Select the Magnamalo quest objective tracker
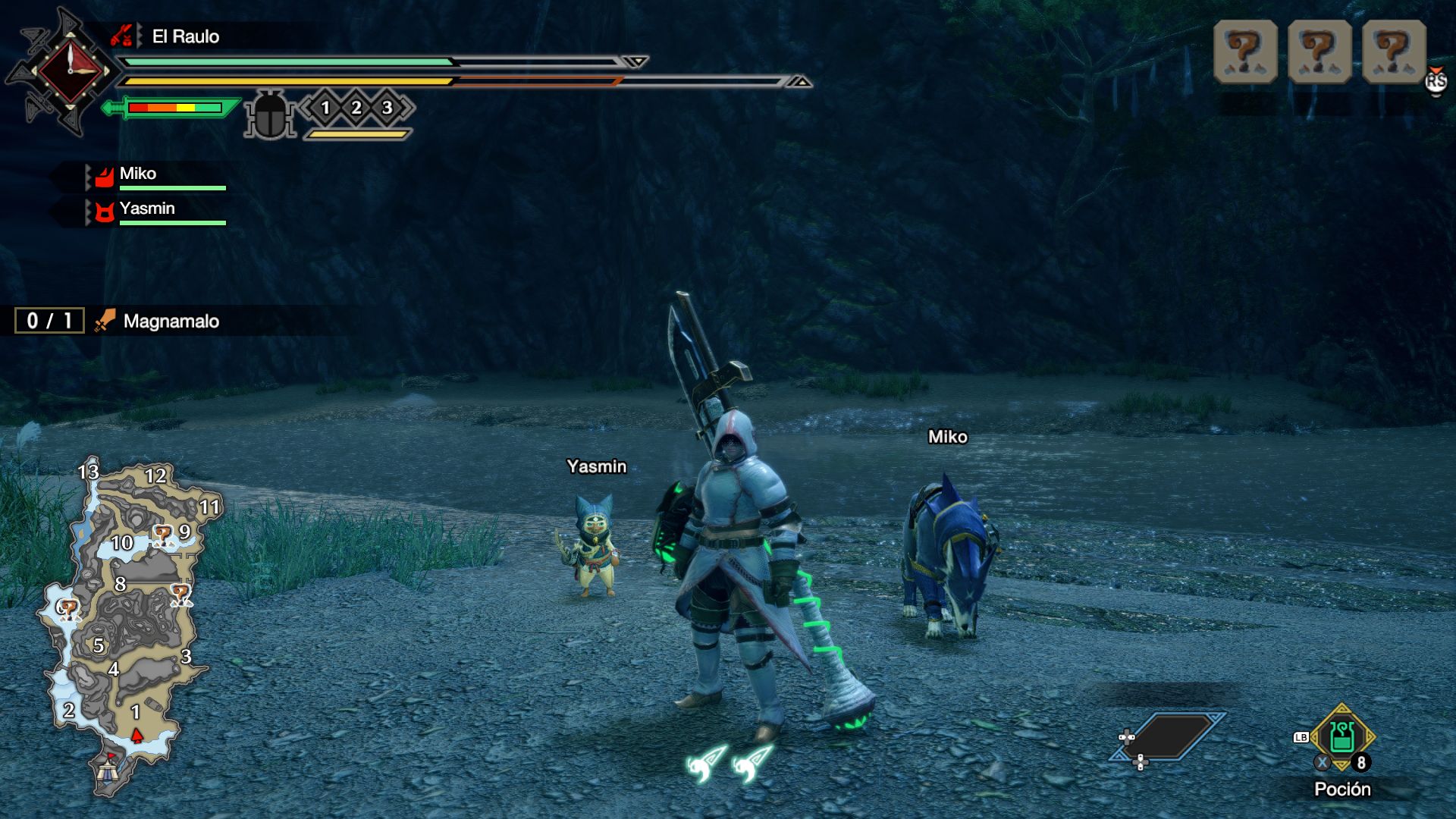This screenshot has width=1456, height=819. 171,322
